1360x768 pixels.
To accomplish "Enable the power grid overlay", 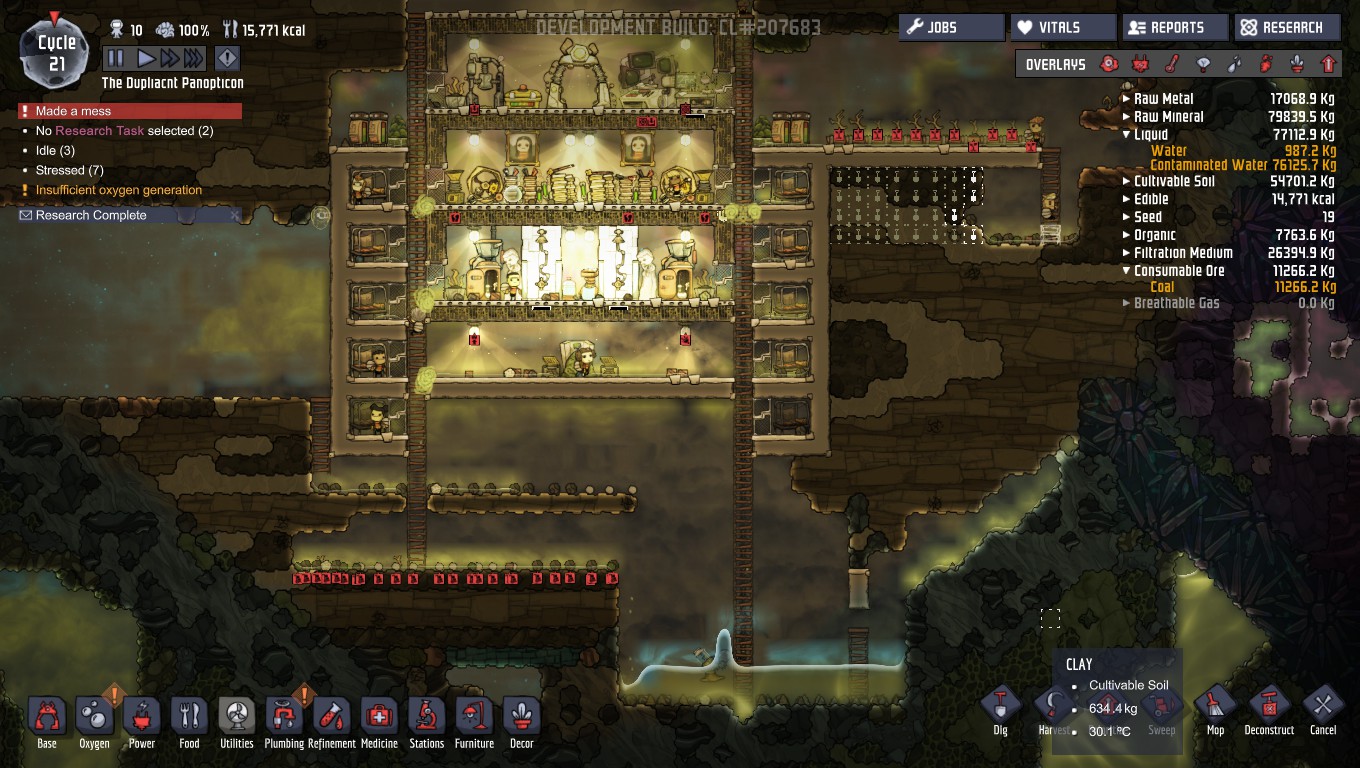I will tap(1140, 64).
